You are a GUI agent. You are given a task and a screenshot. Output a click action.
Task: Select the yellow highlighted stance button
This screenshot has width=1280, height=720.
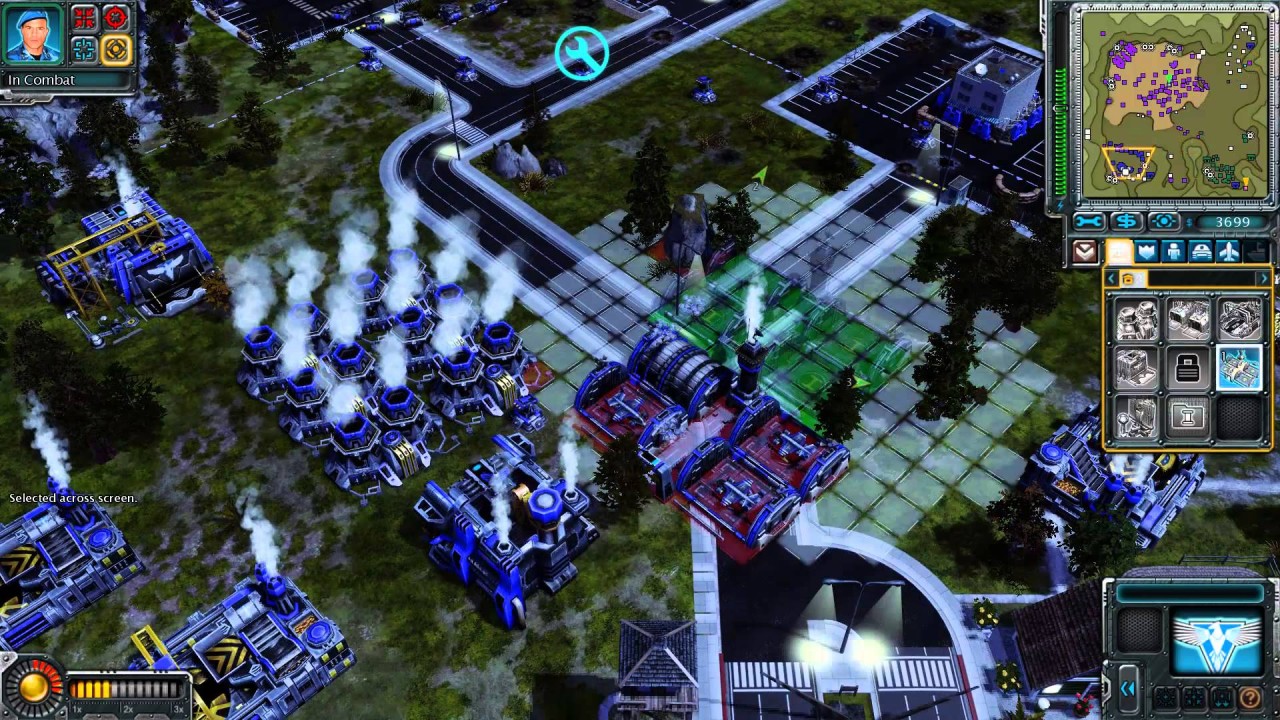(116, 48)
